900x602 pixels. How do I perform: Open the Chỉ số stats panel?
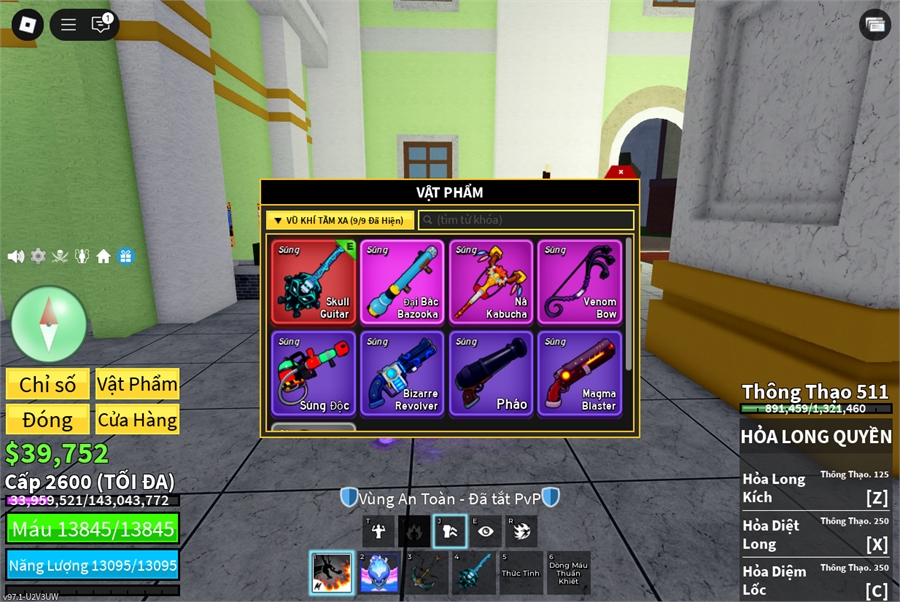(47, 385)
